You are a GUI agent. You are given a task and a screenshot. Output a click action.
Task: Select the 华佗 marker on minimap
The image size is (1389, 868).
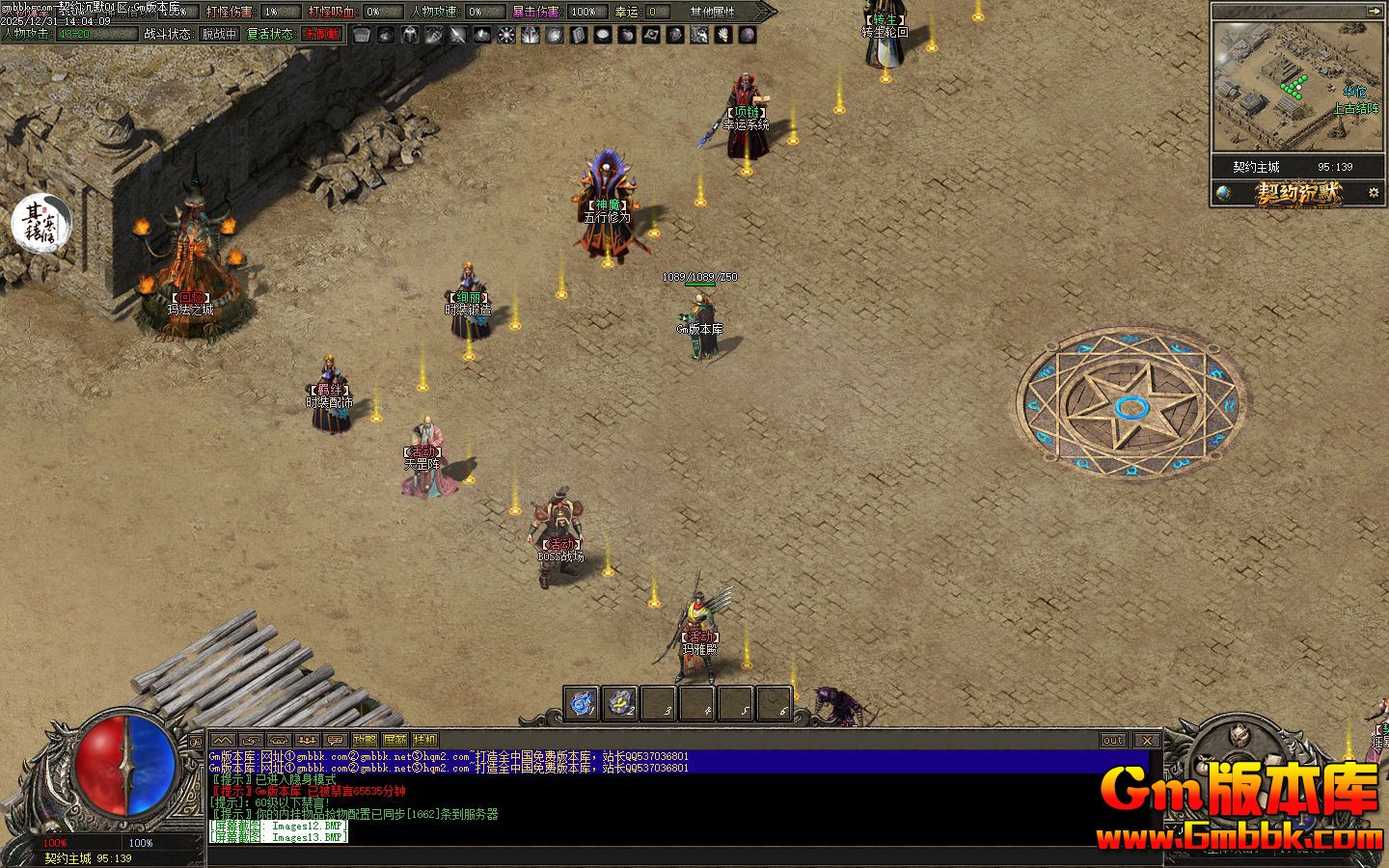coord(1354,92)
